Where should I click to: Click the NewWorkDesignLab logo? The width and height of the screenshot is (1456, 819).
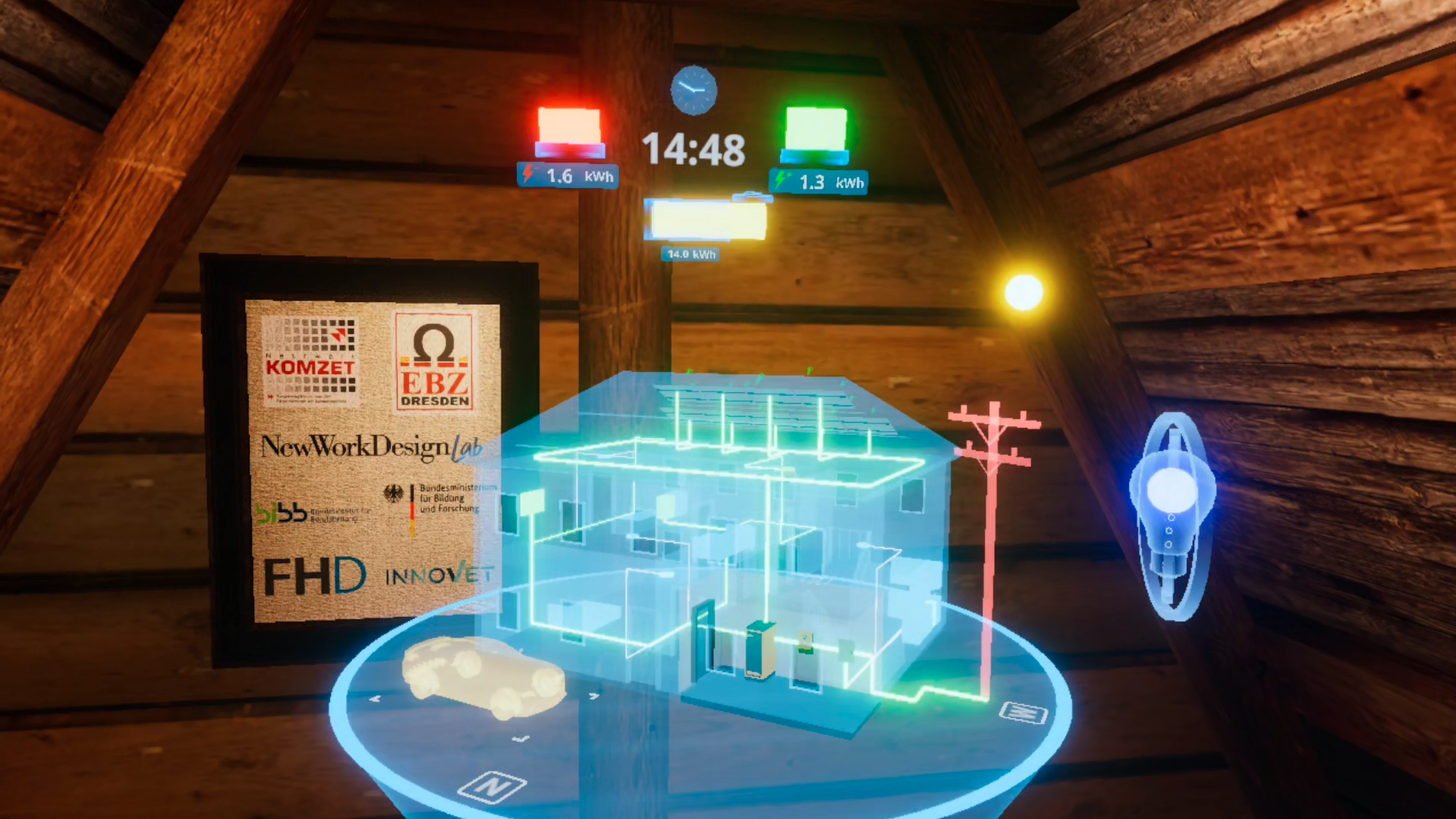point(371,449)
